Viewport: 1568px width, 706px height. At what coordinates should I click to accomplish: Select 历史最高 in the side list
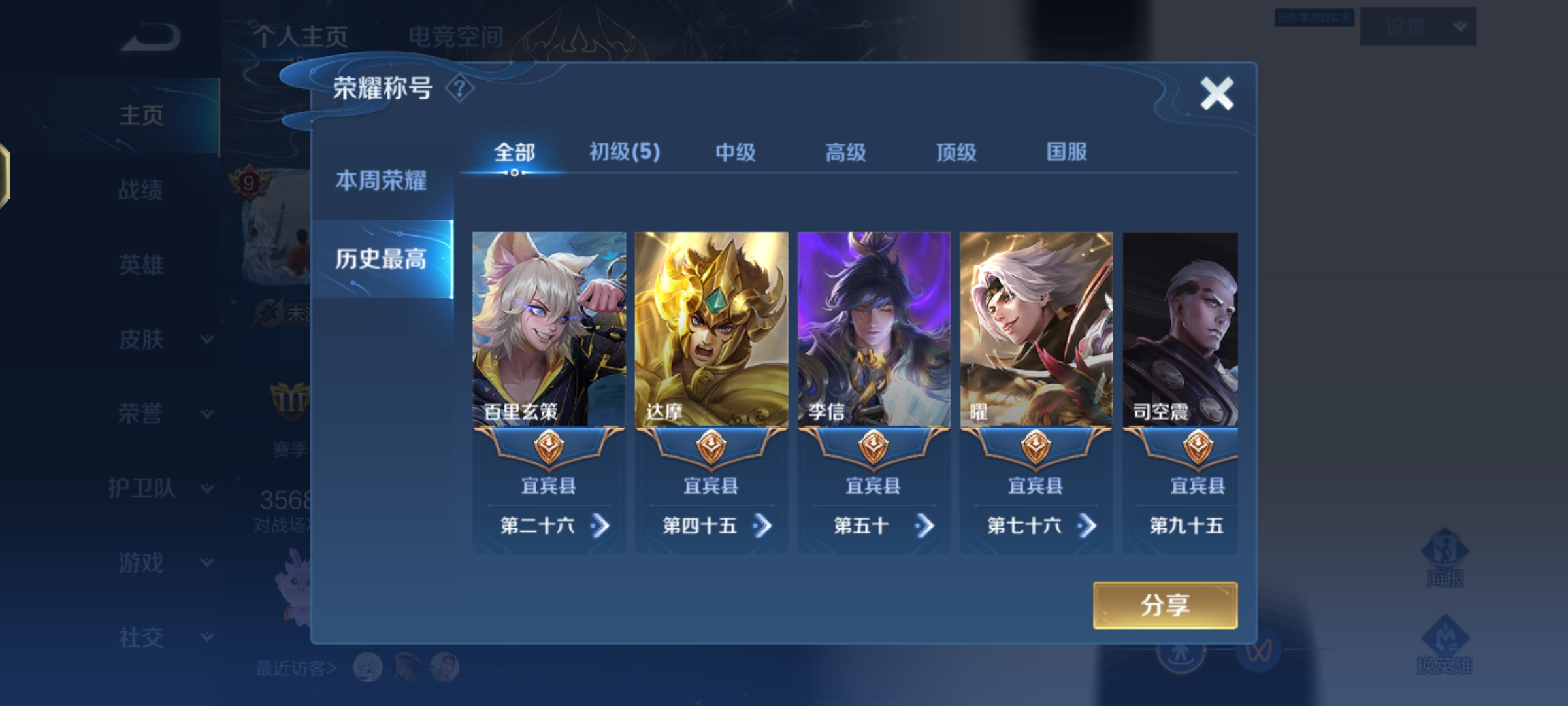pos(381,260)
